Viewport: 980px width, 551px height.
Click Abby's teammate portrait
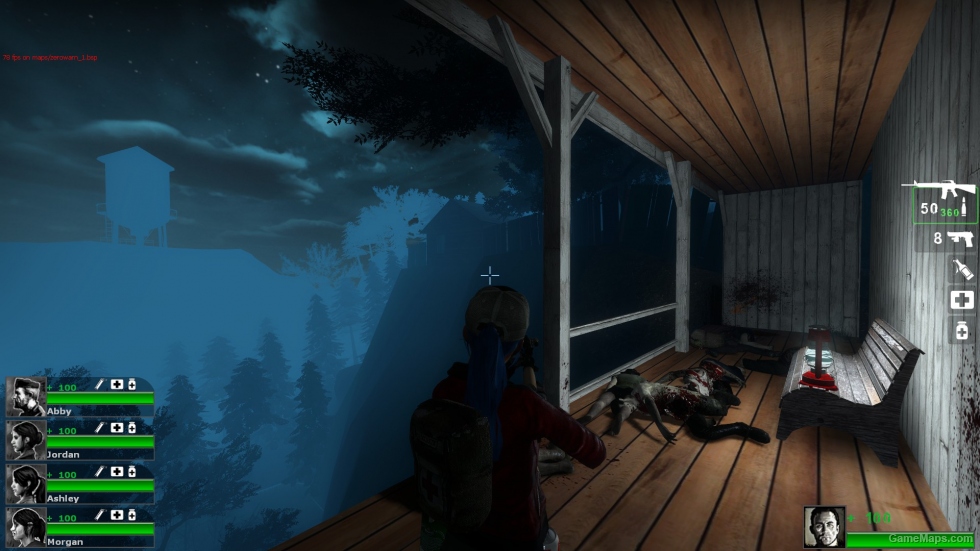(x=26, y=397)
